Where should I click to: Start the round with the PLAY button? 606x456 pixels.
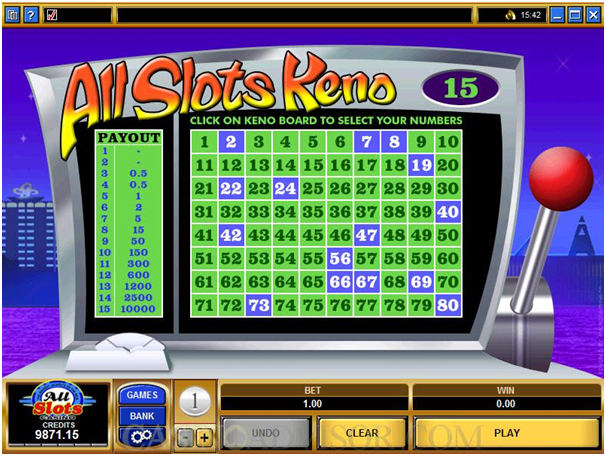(x=506, y=433)
